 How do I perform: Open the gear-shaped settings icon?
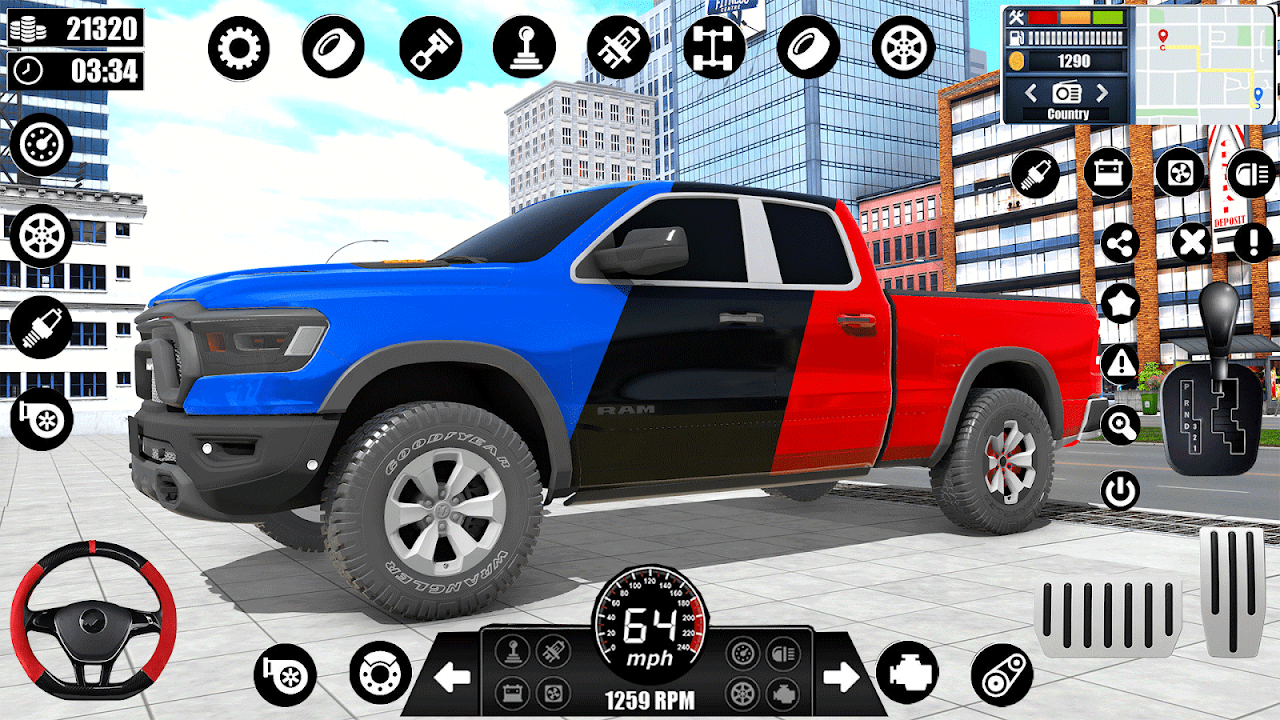click(x=239, y=48)
